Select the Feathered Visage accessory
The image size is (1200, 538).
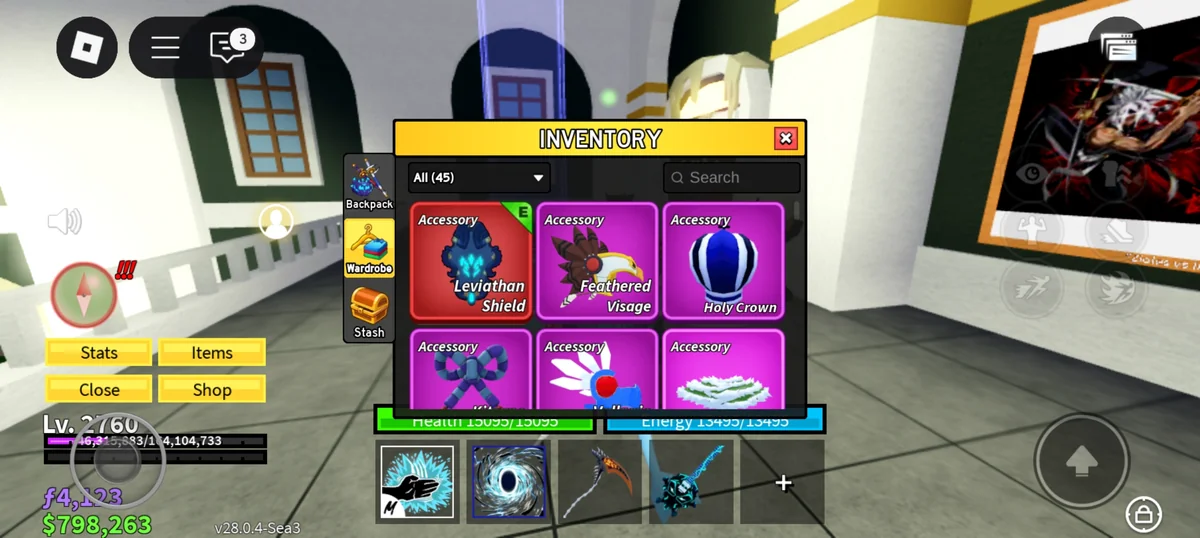pos(597,261)
